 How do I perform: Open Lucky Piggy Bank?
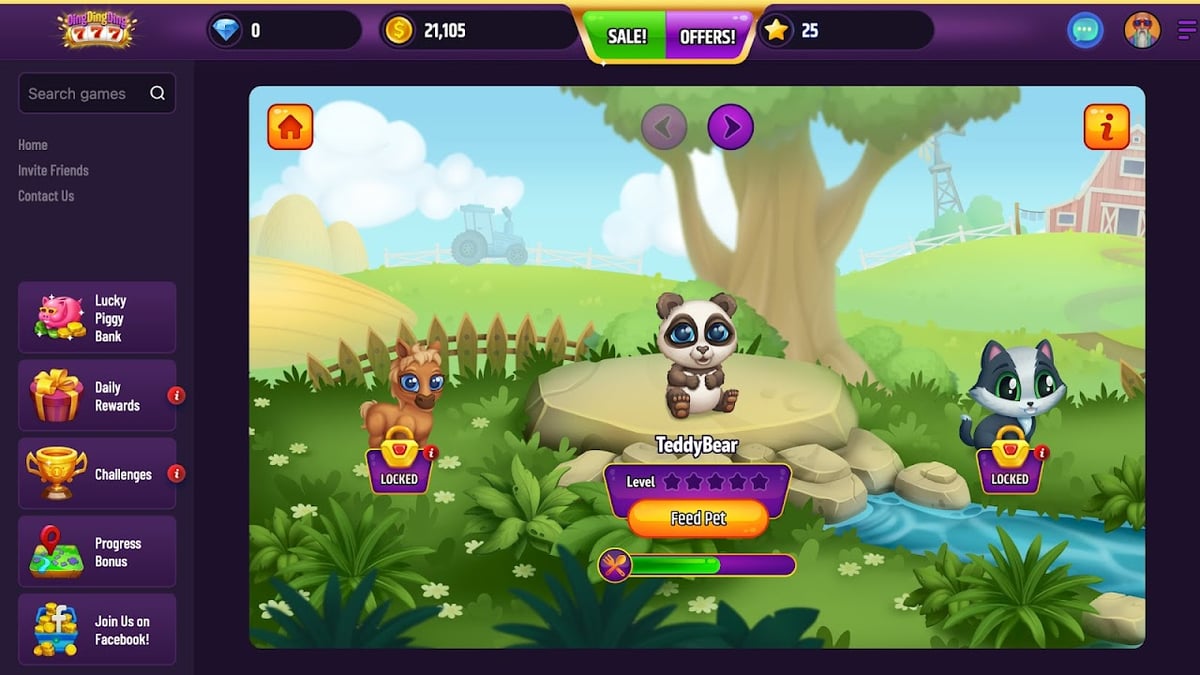[x=97, y=318]
